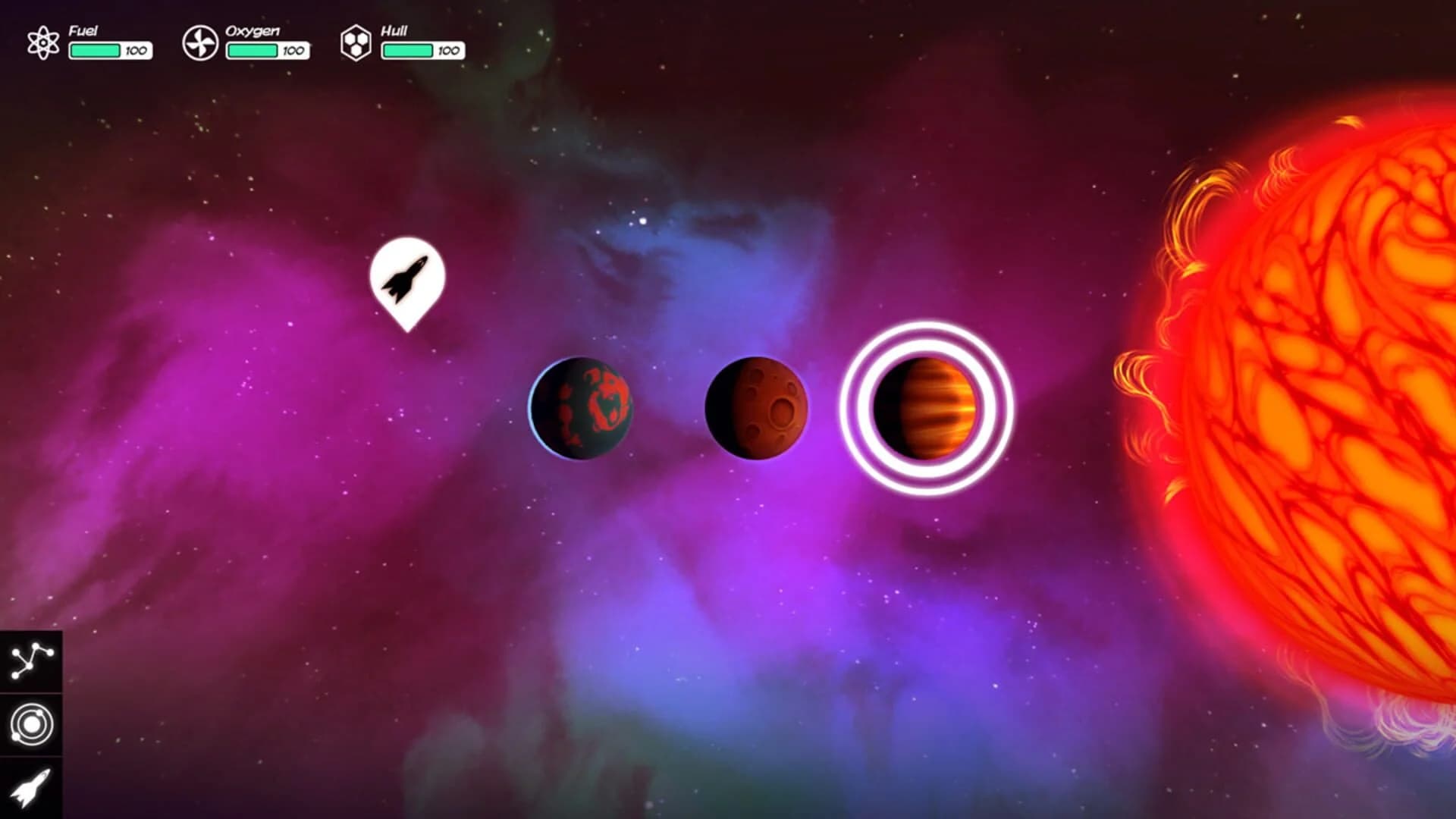Viewport: 1456px width, 819px height.
Task: Click the hexagon icon beside Hull
Action: [x=356, y=42]
